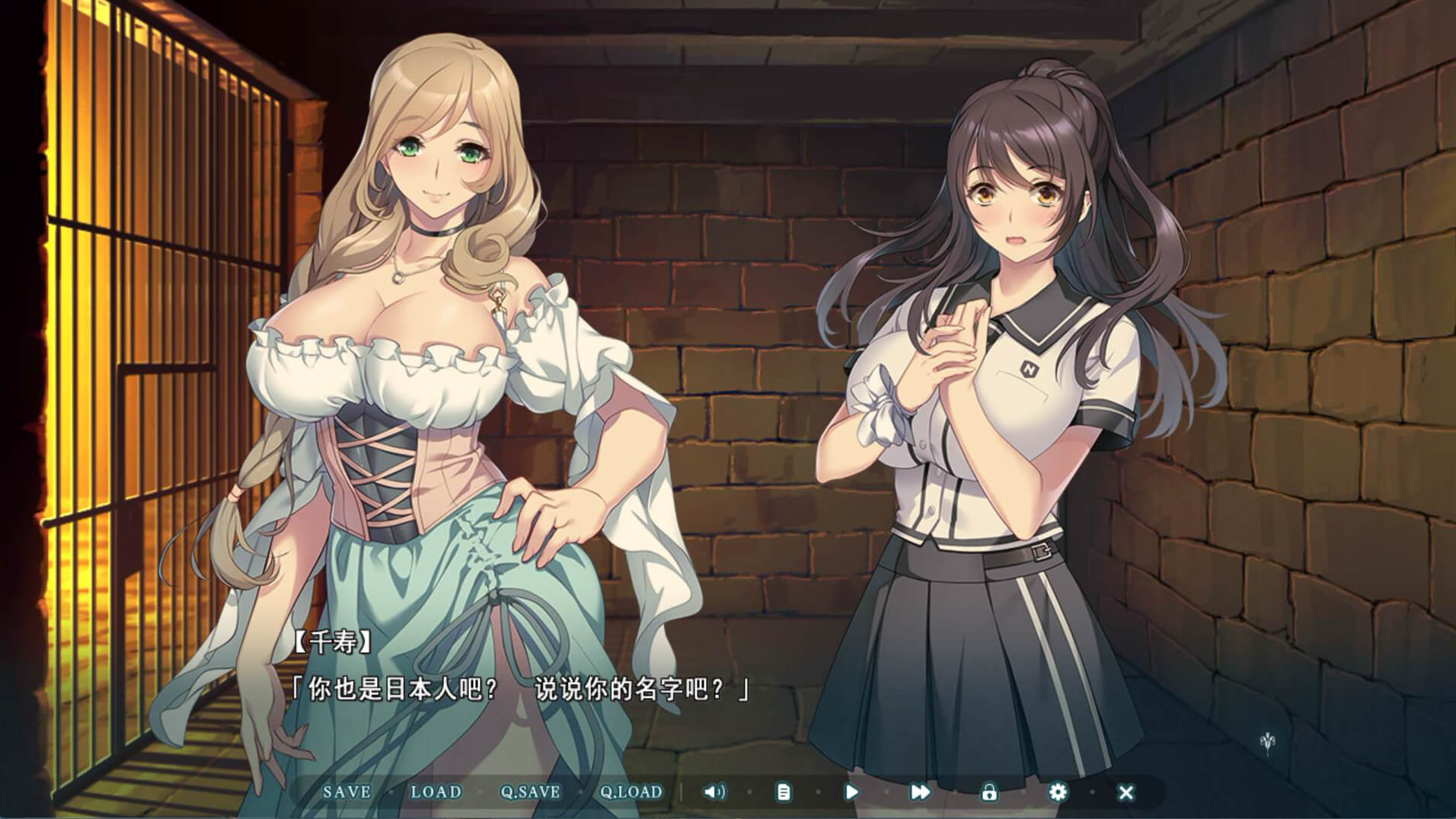Activate skip with the fast-forward icon
1456x819 pixels.
click(x=920, y=792)
